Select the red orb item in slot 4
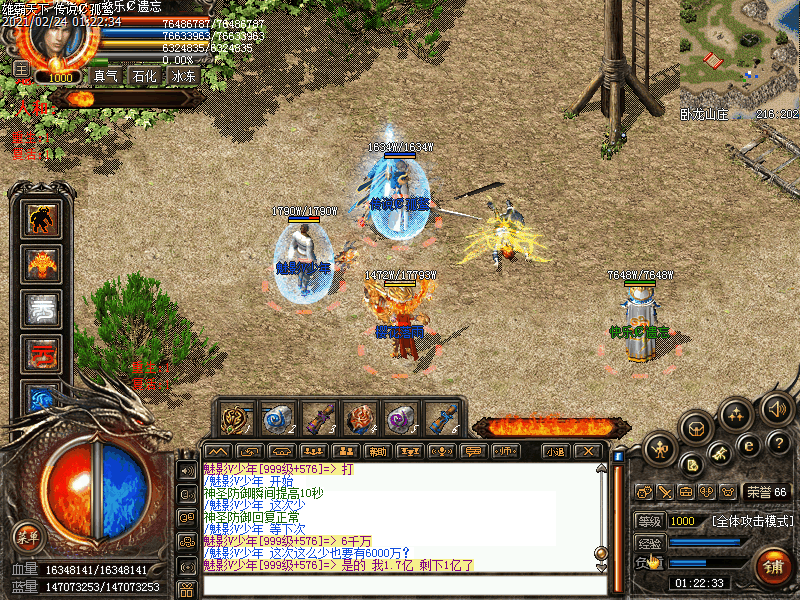Screen dimensions: 800x600 point(359,418)
